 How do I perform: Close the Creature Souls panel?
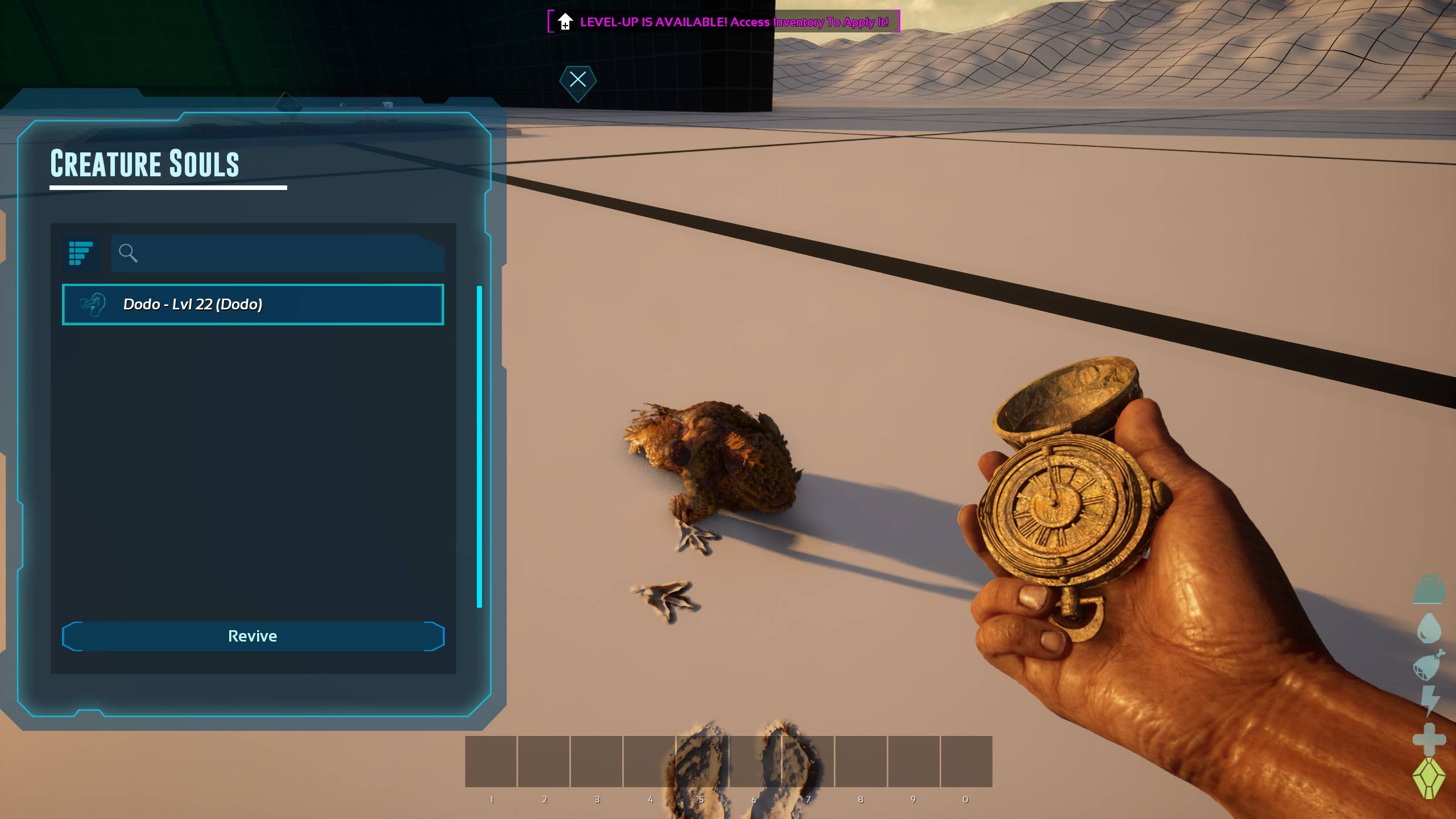(577, 80)
